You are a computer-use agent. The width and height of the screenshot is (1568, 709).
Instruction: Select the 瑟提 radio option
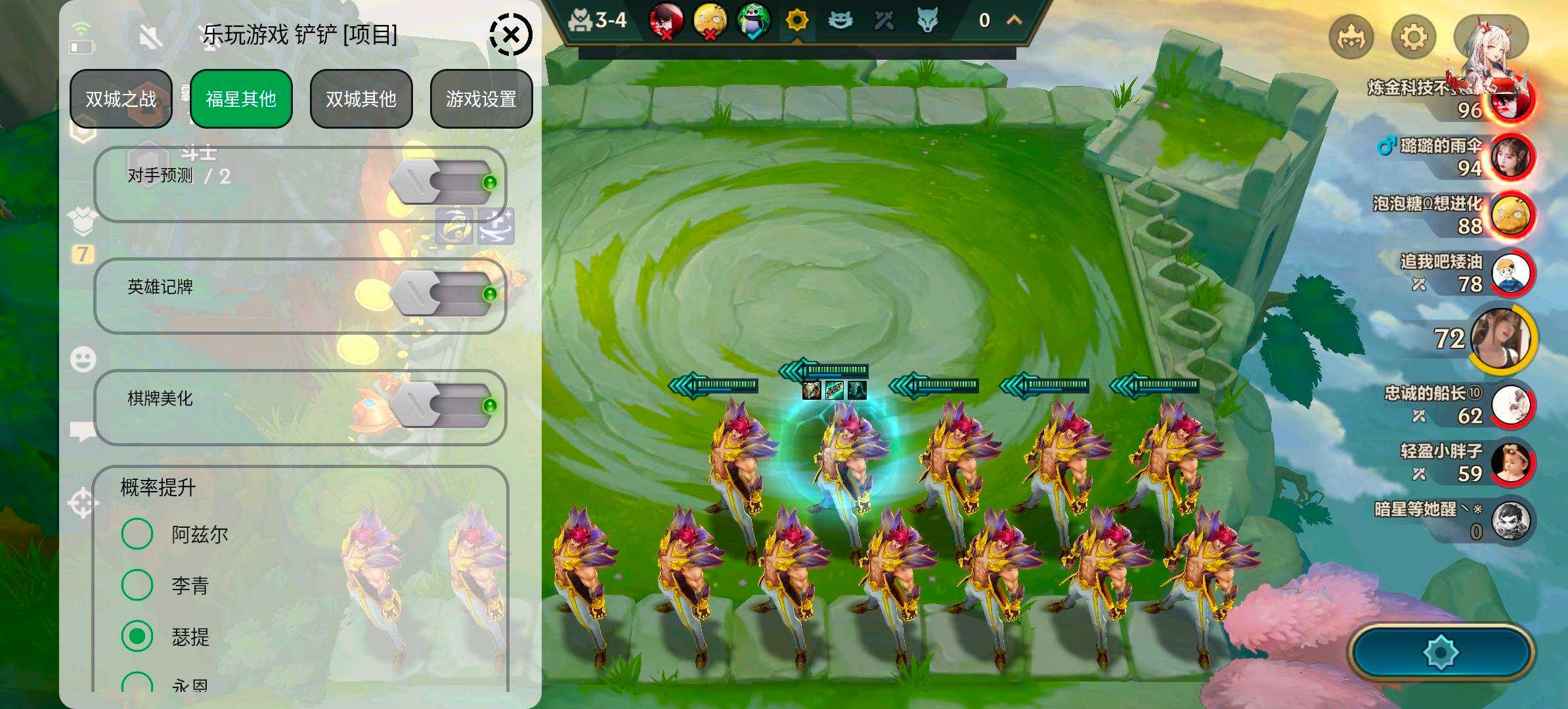point(137,636)
